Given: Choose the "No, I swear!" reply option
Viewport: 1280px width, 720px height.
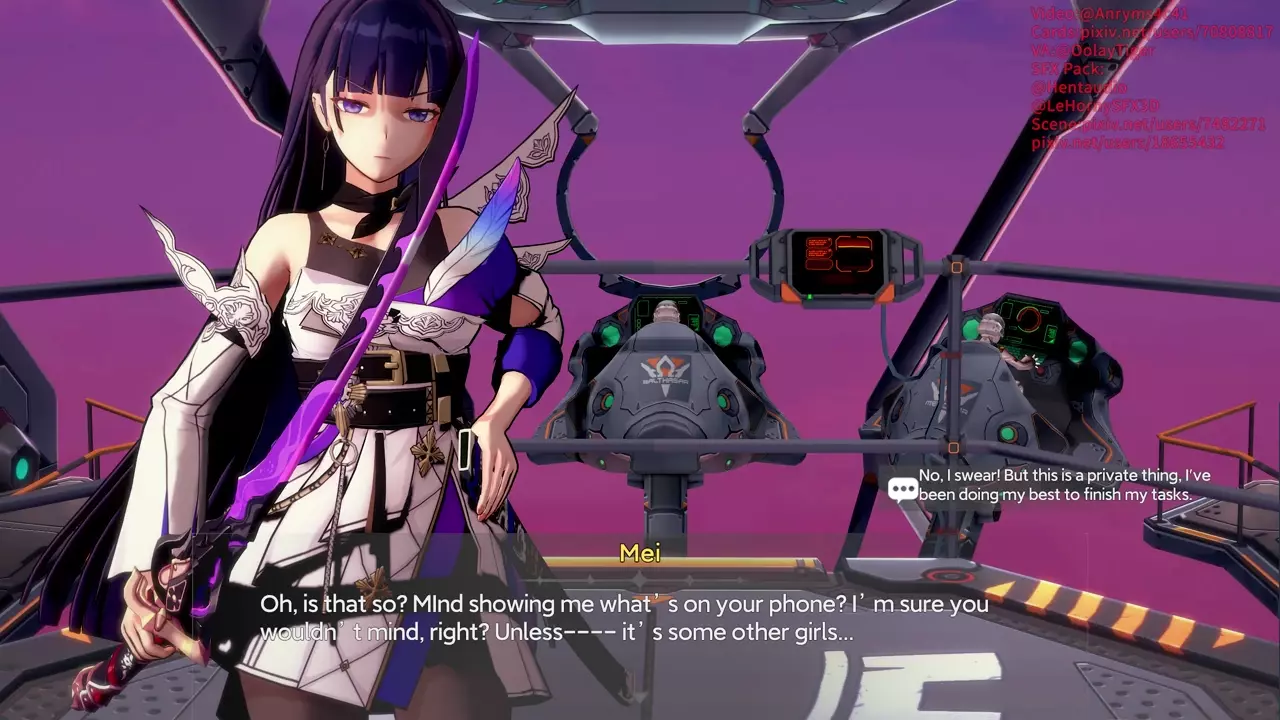Looking at the screenshot, I should [1054, 485].
